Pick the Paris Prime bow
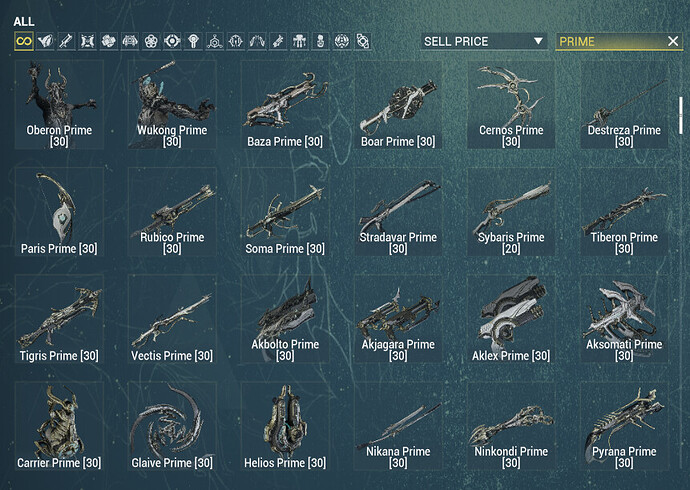Image resolution: width=690 pixels, height=490 pixels. coord(59,212)
